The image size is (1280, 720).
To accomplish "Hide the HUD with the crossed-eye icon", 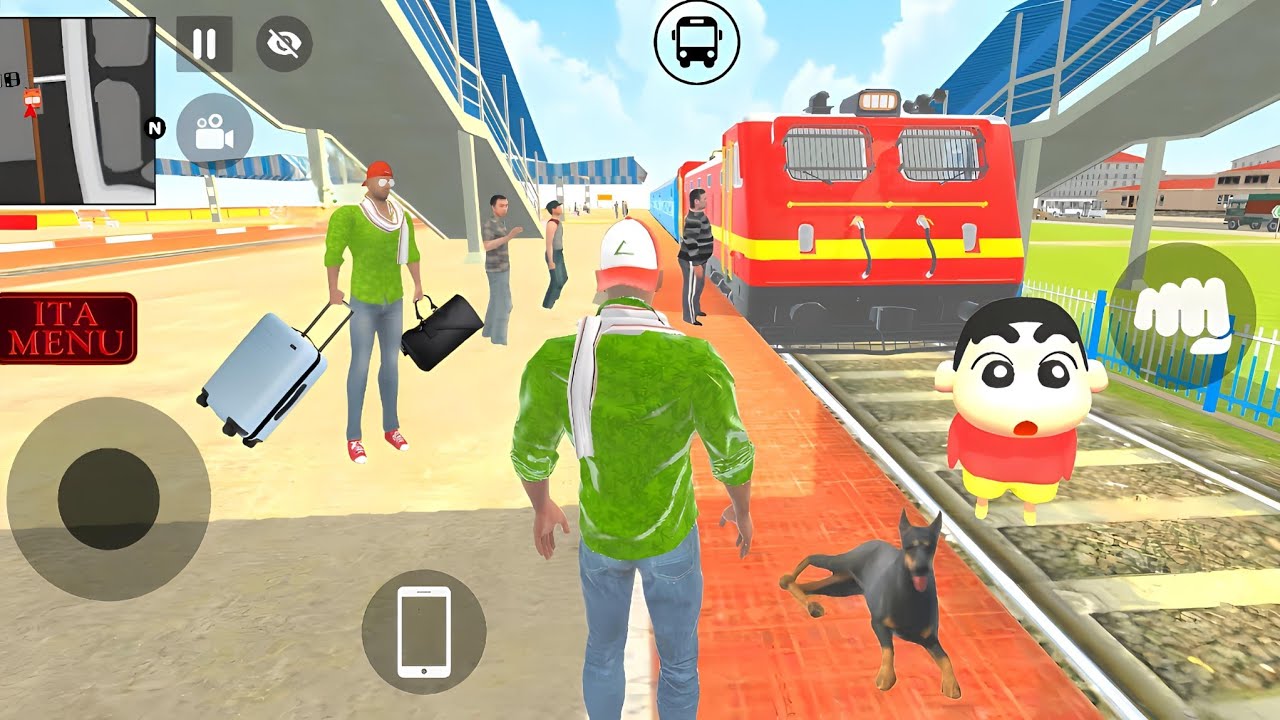I will pyautogui.click(x=283, y=42).
